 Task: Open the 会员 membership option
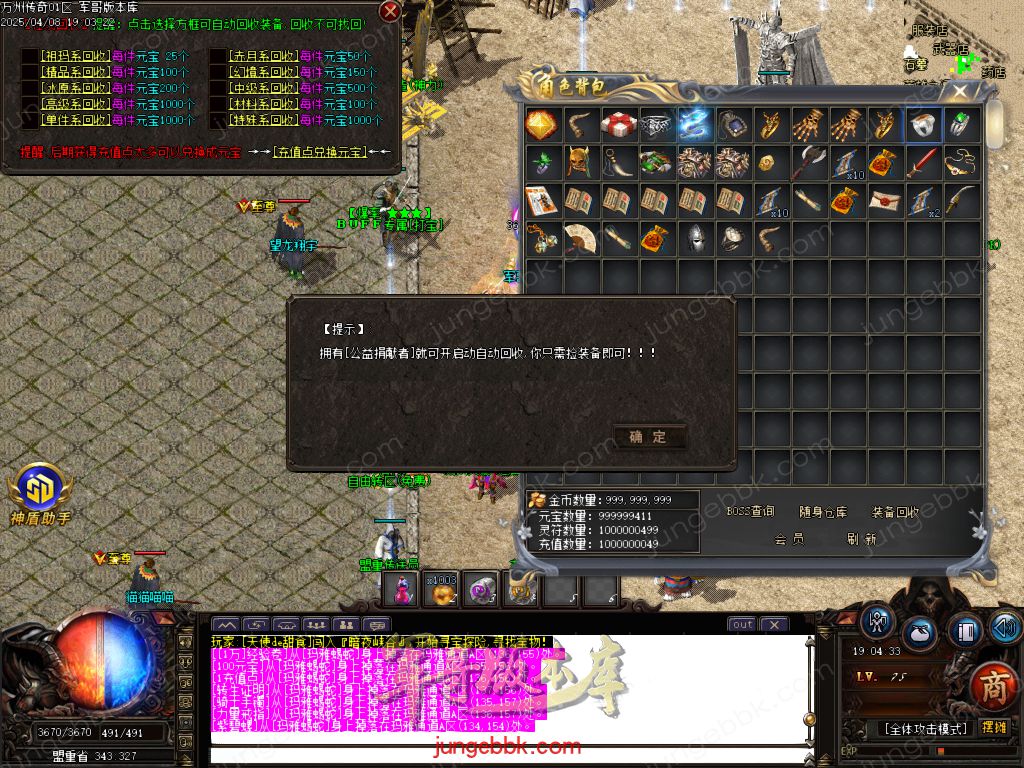point(789,538)
